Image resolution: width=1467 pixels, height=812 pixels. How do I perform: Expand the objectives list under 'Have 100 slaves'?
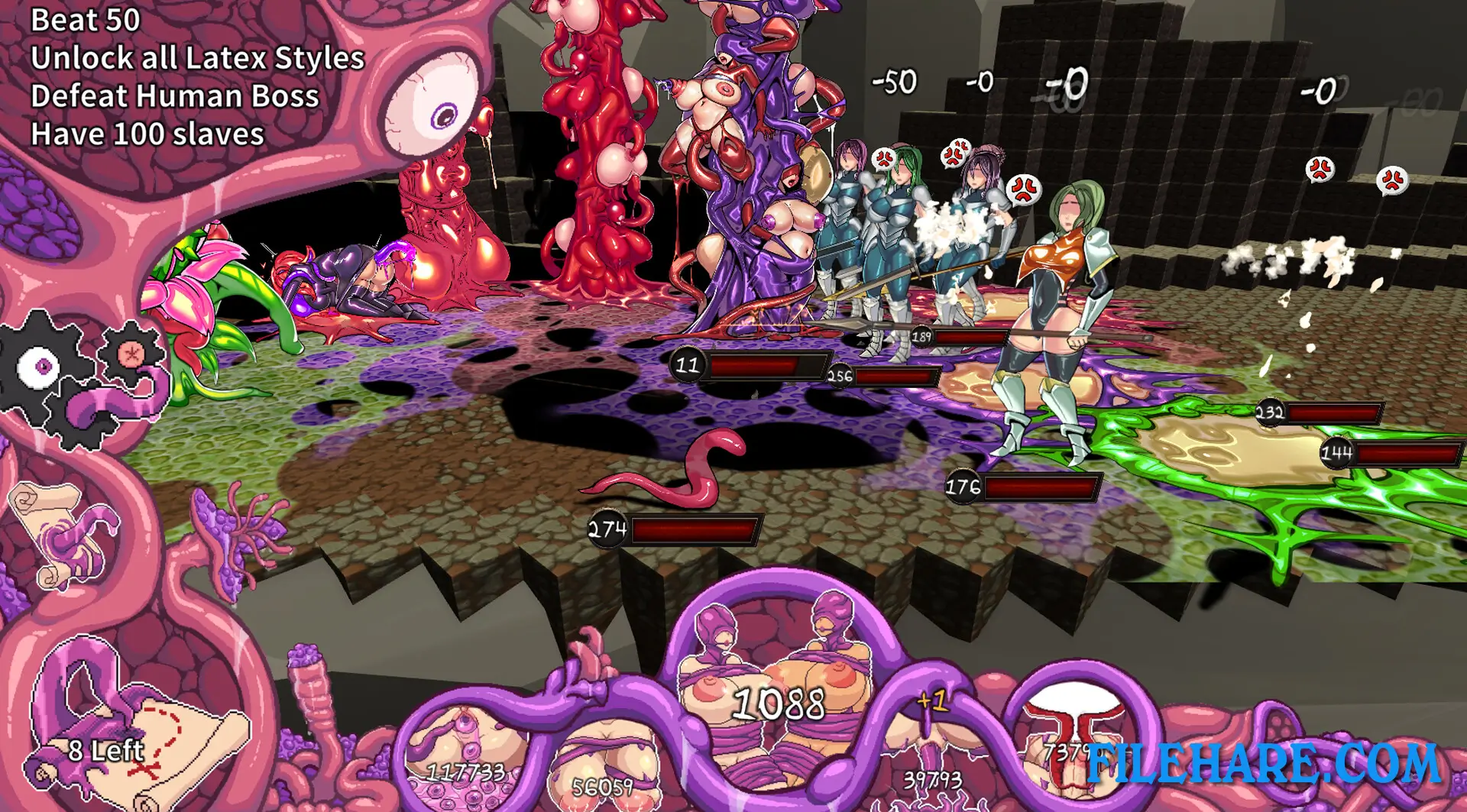click(x=147, y=134)
